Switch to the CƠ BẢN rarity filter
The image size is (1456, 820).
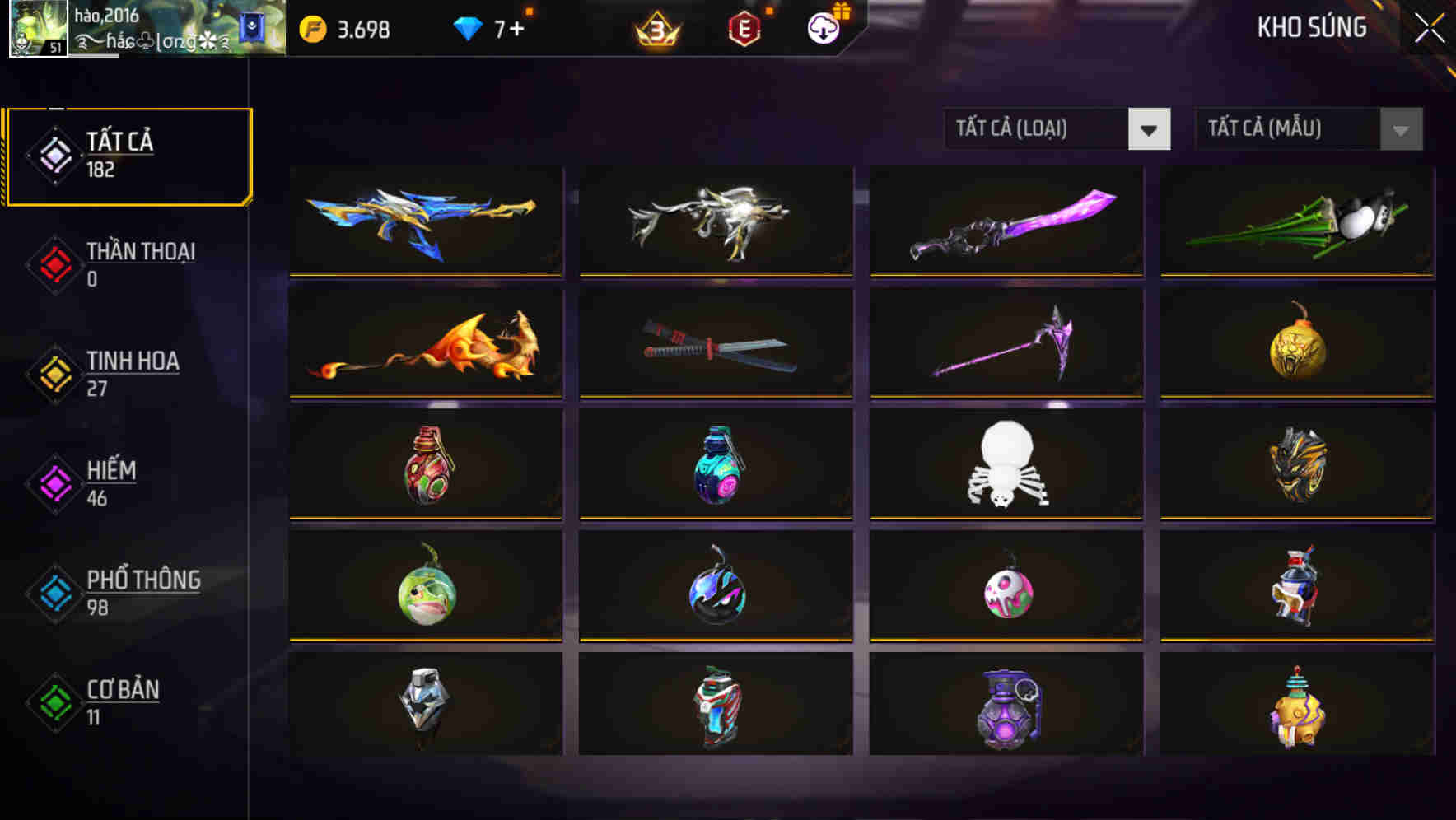tap(124, 701)
